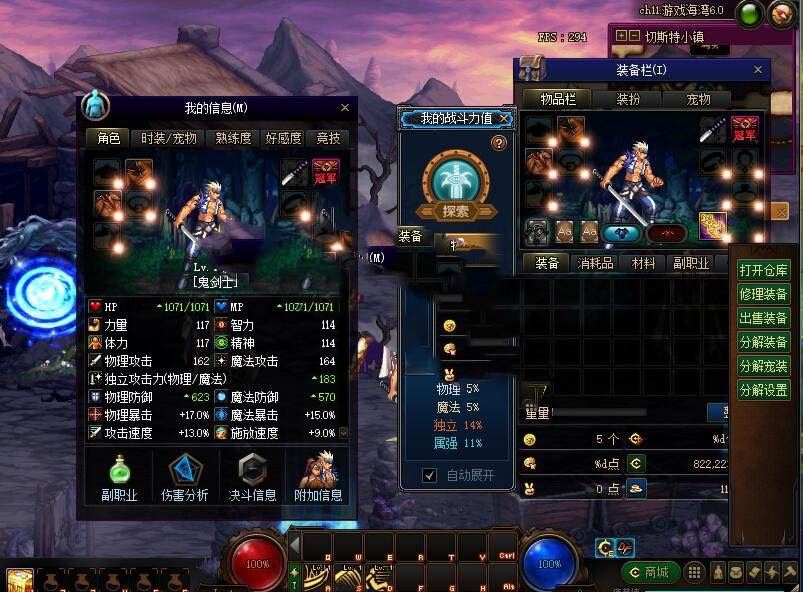Switch to the 时装/宠物 tab

click(169, 138)
